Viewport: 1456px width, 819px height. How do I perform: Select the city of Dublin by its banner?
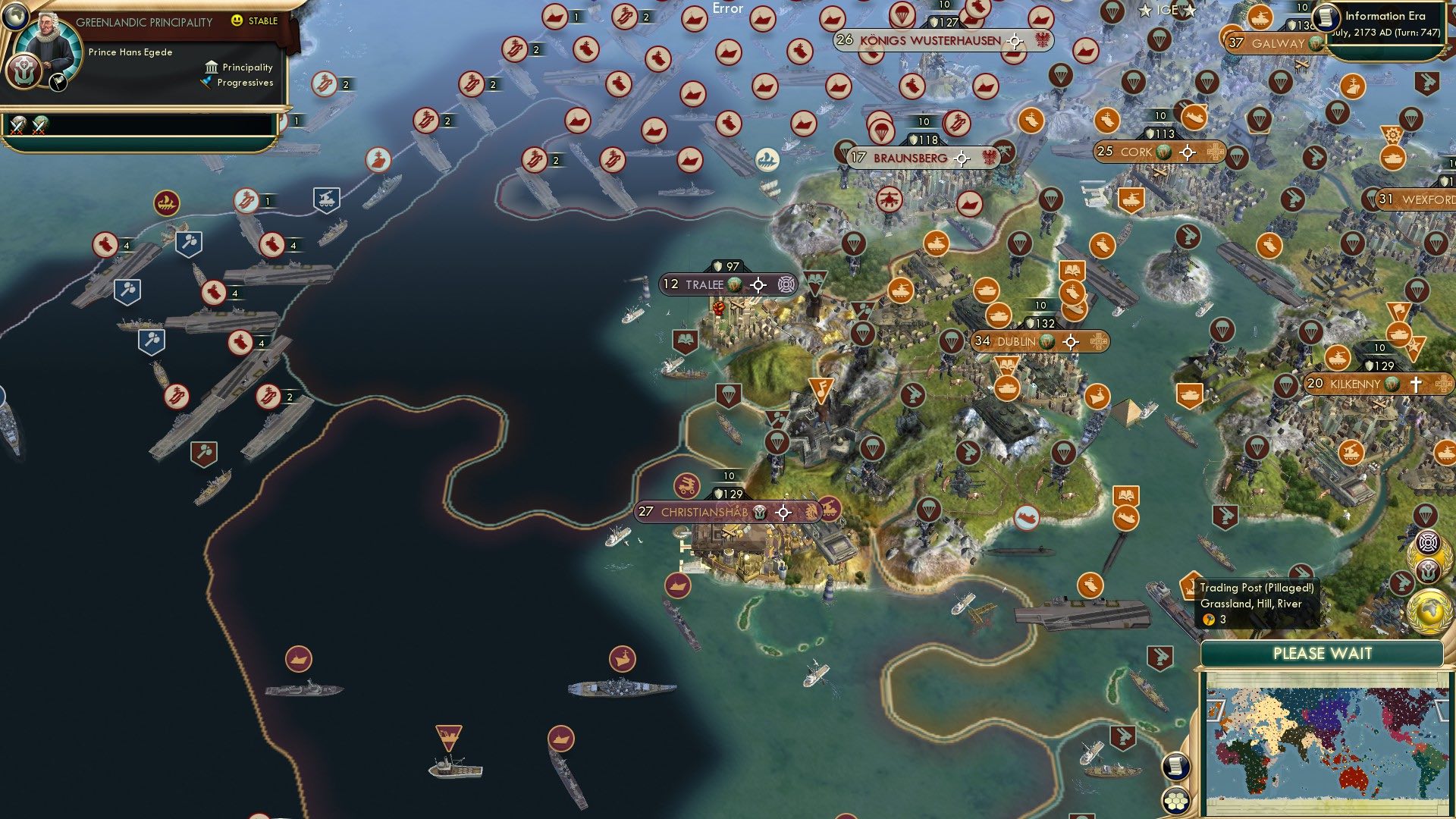[x=1016, y=342]
